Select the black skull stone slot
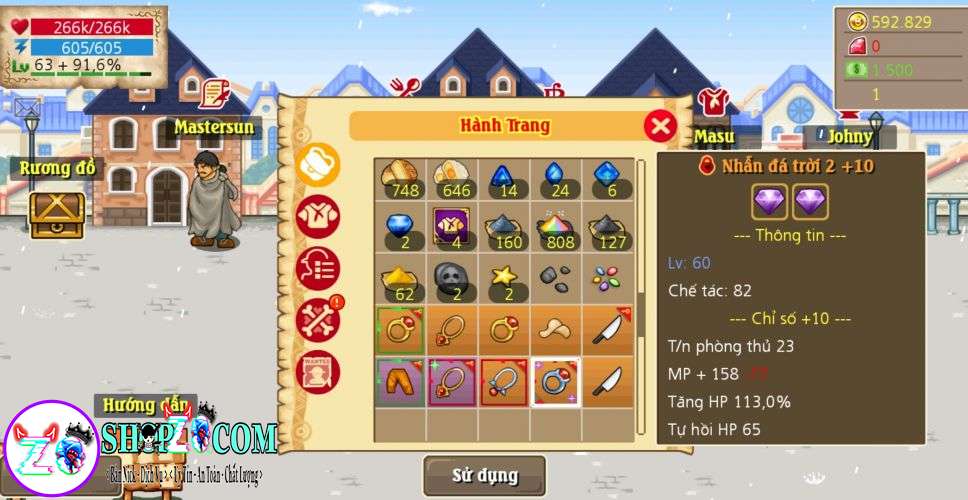Viewport: 968px width, 500px height. pyautogui.click(x=451, y=281)
